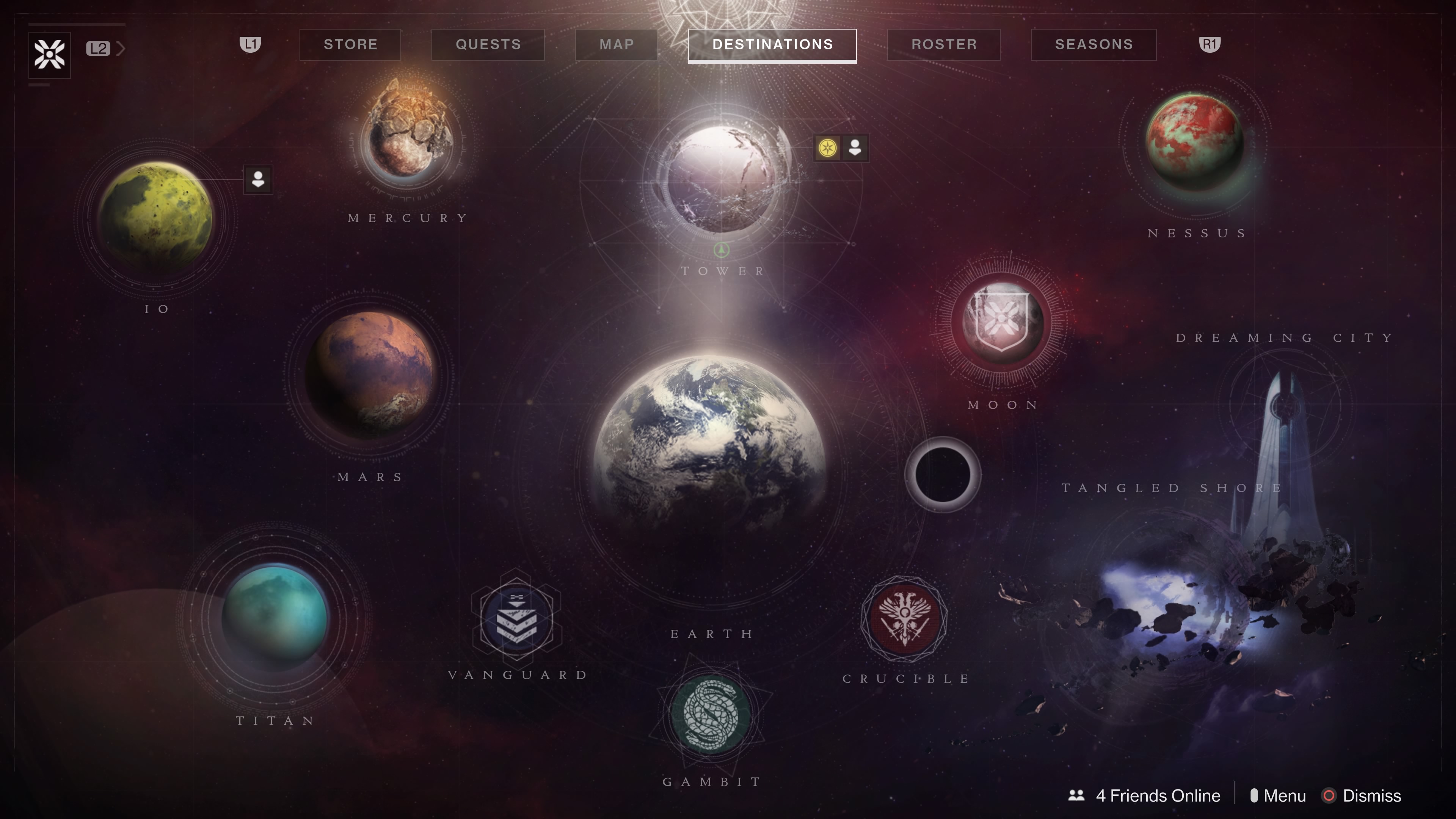Switch to the Seasons tab

click(x=1093, y=45)
